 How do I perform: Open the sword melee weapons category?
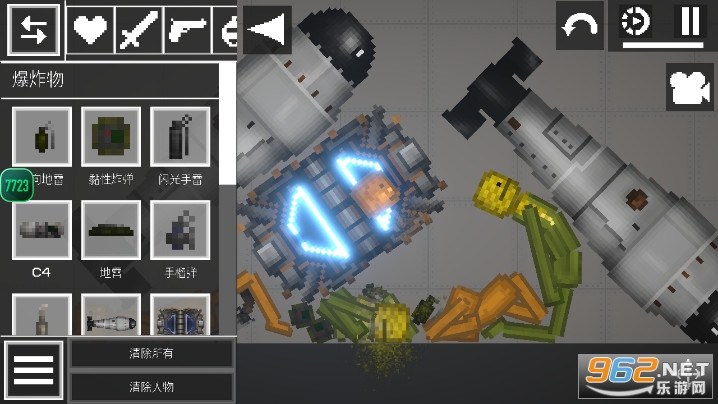click(x=138, y=29)
